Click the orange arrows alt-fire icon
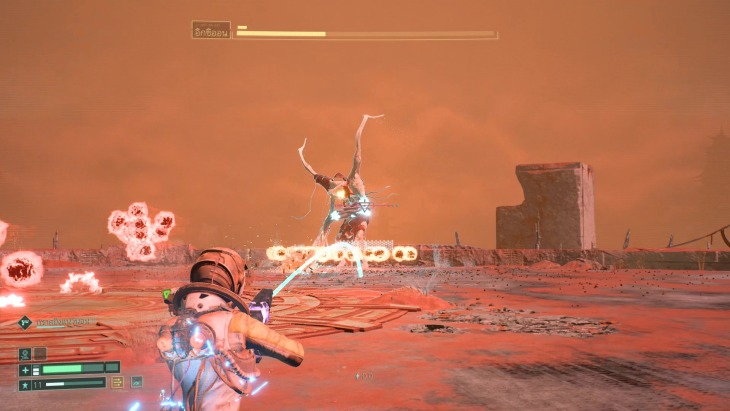Viewport: 730px width, 411px height. point(118,382)
